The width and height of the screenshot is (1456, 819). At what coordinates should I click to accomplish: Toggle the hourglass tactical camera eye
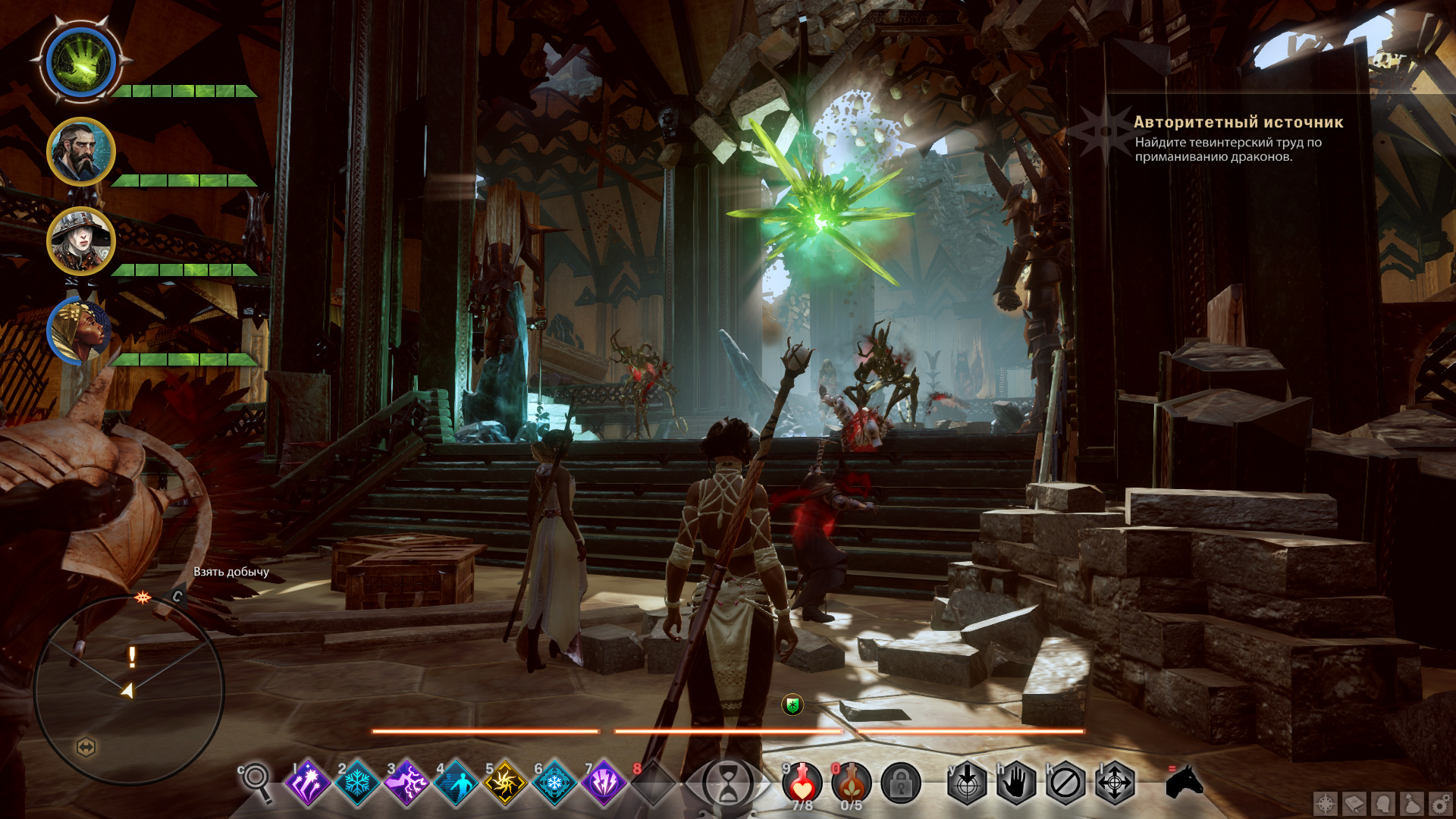click(x=727, y=783)
